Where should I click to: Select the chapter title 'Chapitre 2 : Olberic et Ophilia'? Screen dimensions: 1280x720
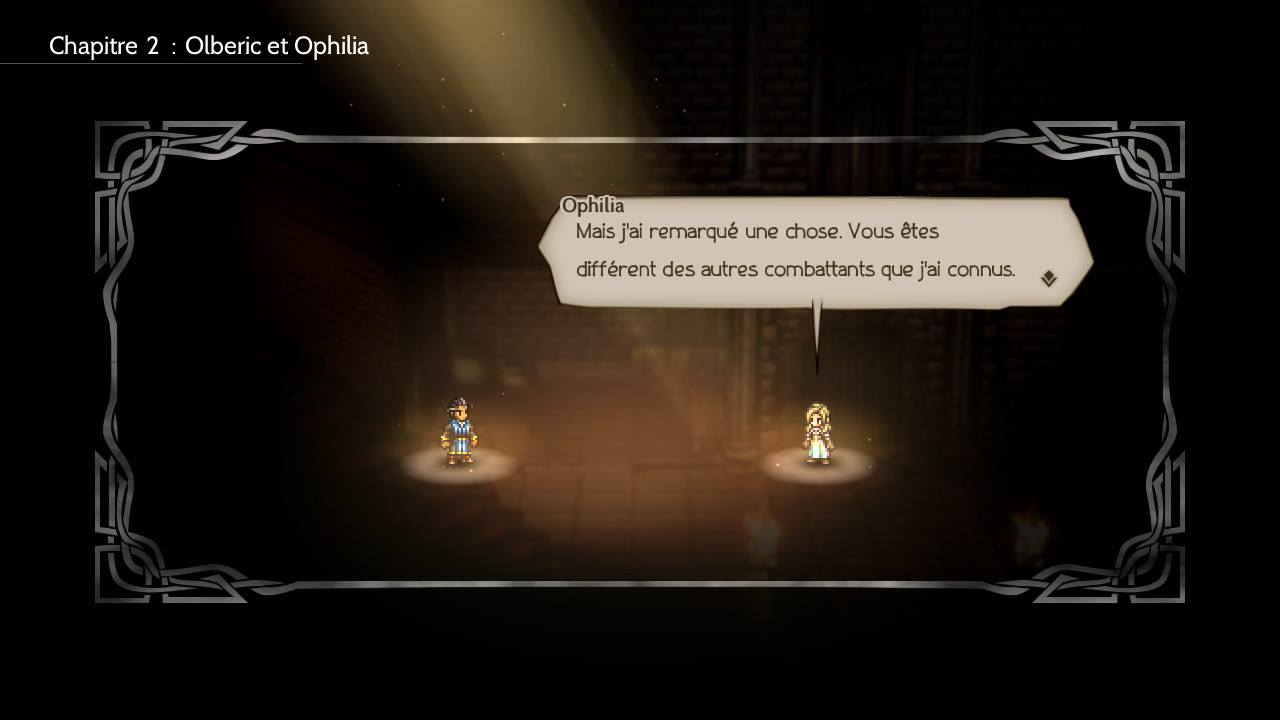pos(208,46)
